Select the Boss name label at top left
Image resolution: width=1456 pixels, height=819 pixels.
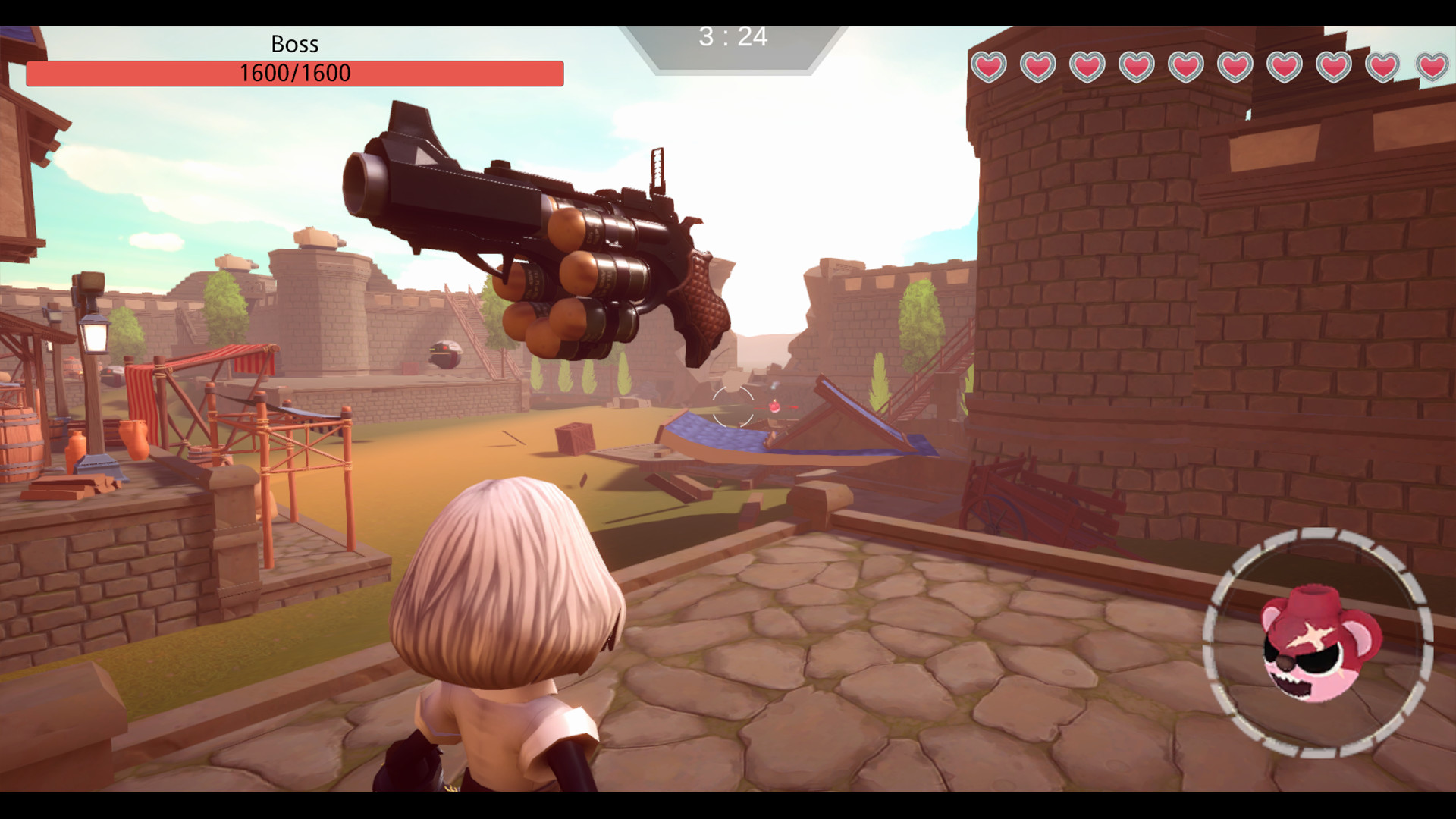[294, 44]
